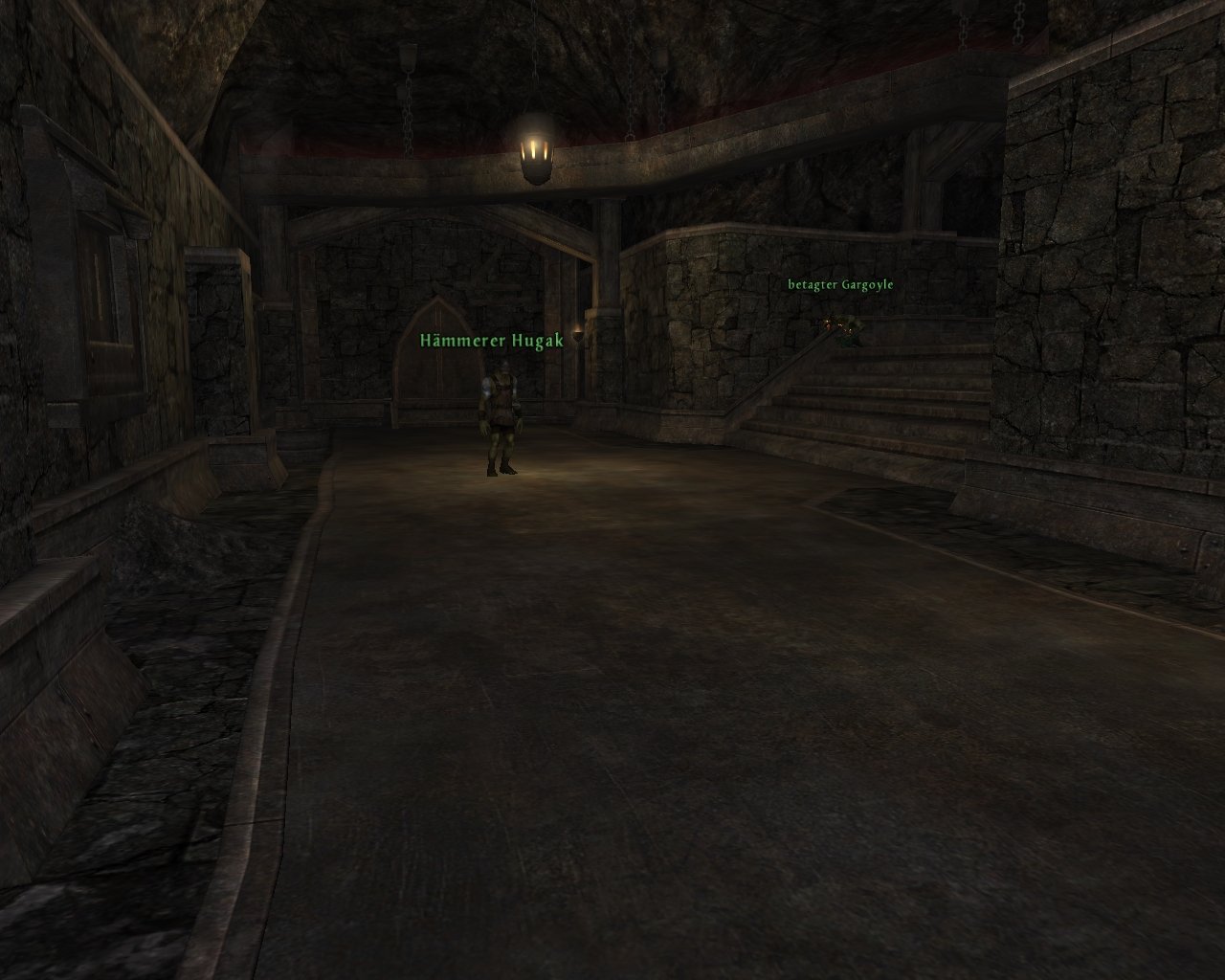The image size is (1225, 980).
Task: Target the betagter Gargoyle name label
Action: (840, 284)
